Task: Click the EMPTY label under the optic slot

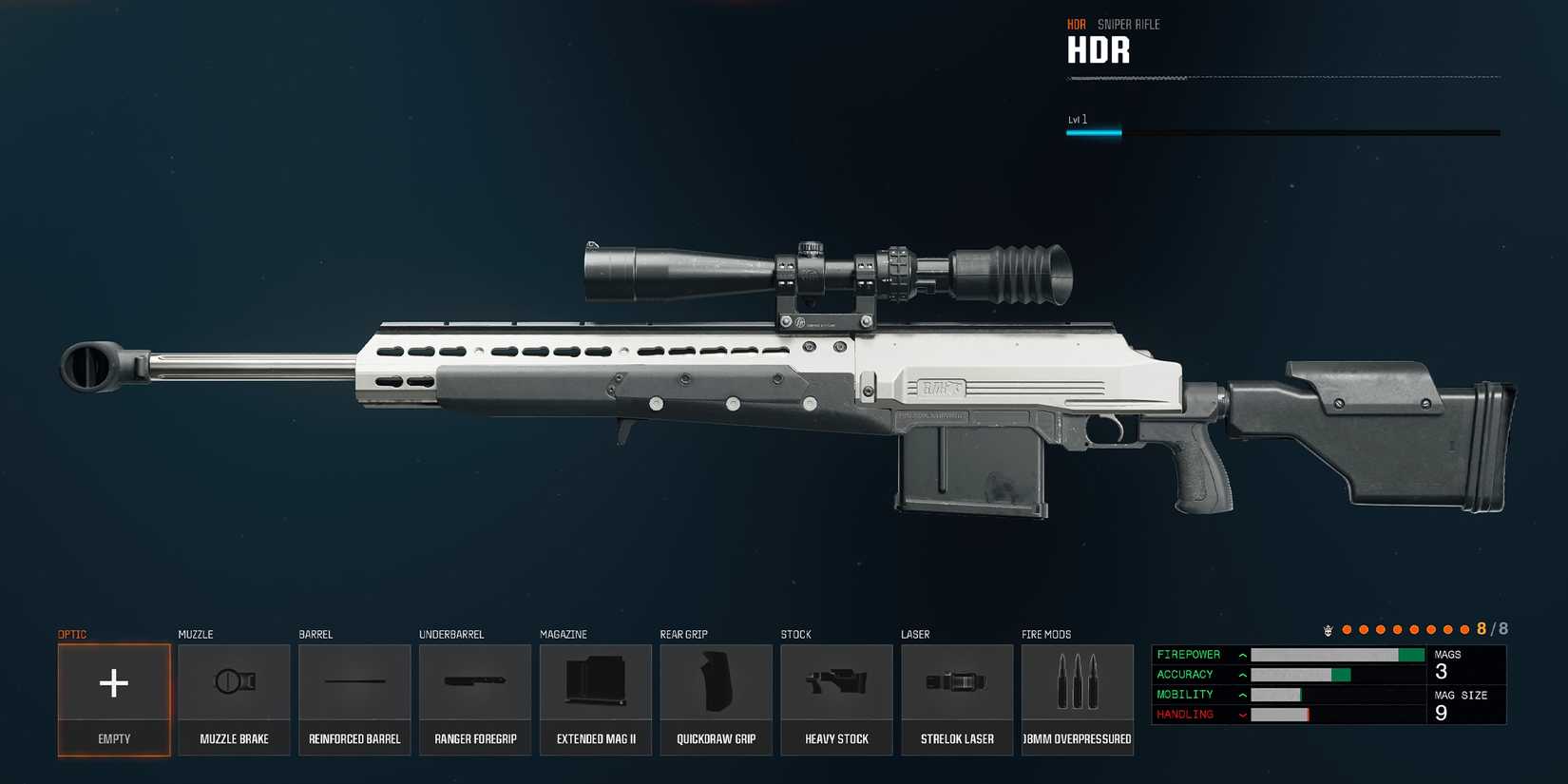Action: [x=113, y=737]
